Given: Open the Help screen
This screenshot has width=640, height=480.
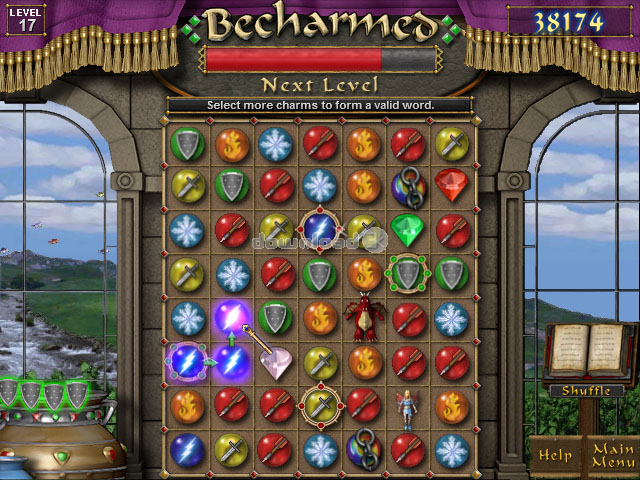Looking at the screenshot, I should coord(556,455).
